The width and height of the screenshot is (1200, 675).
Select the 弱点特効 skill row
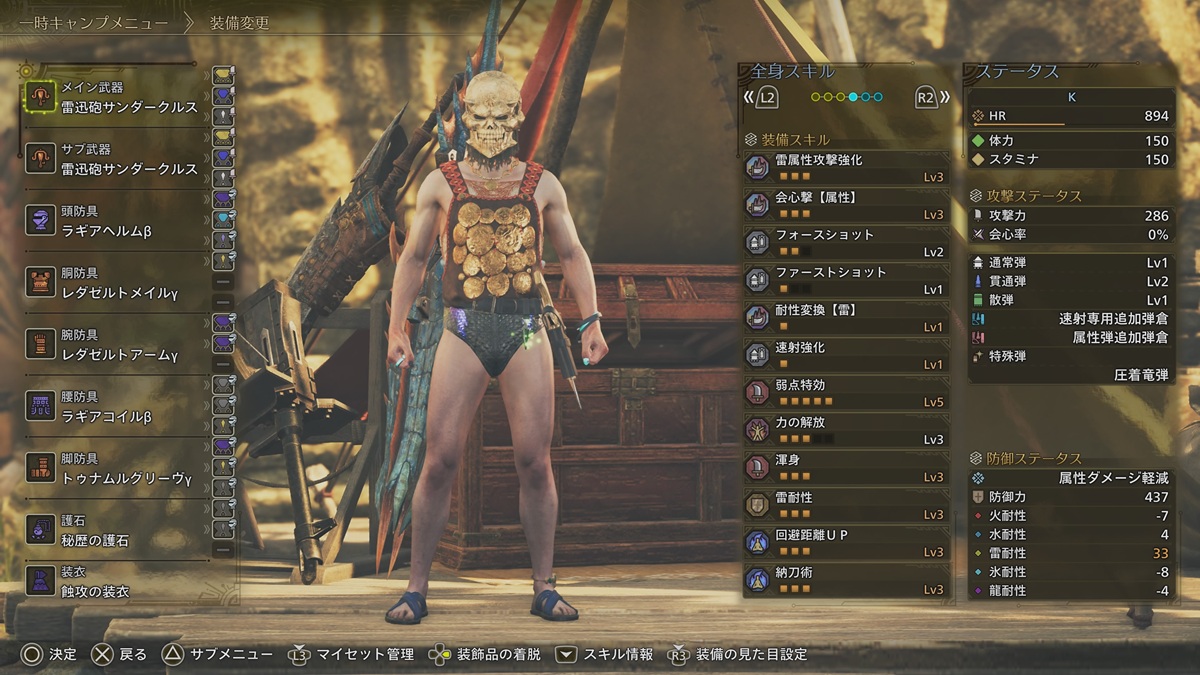tap(846, 393)
